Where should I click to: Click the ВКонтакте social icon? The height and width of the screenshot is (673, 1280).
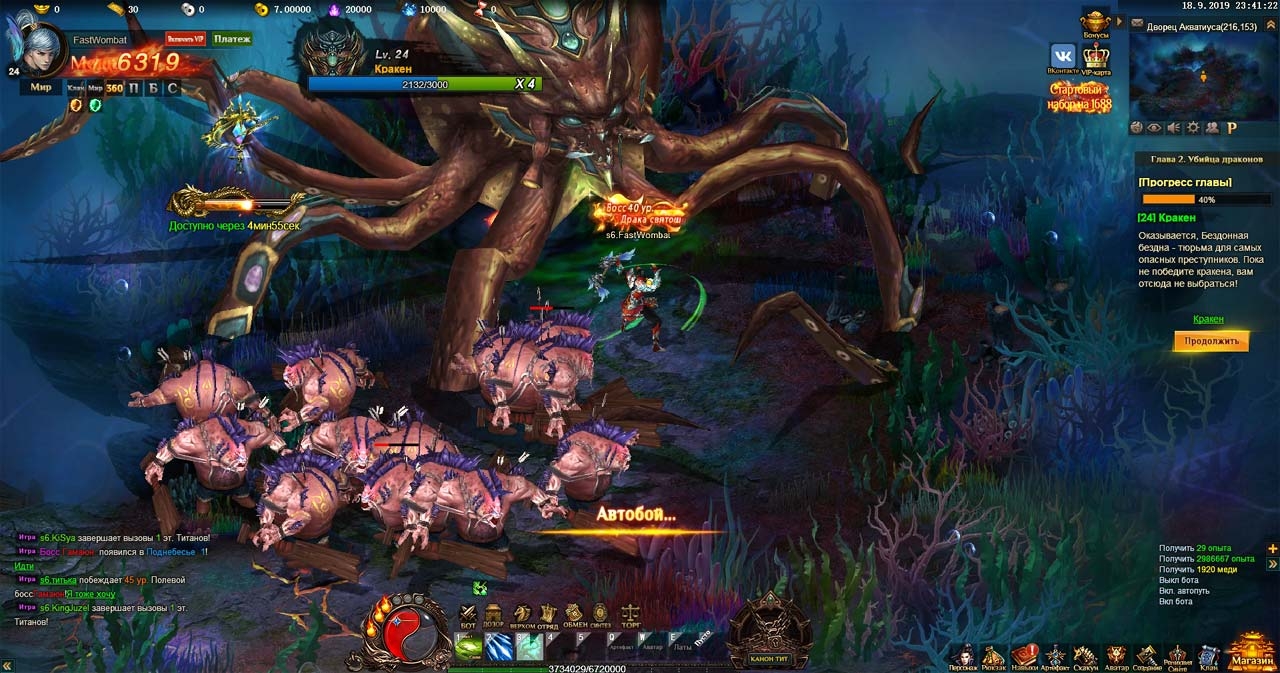point(1062,58)
